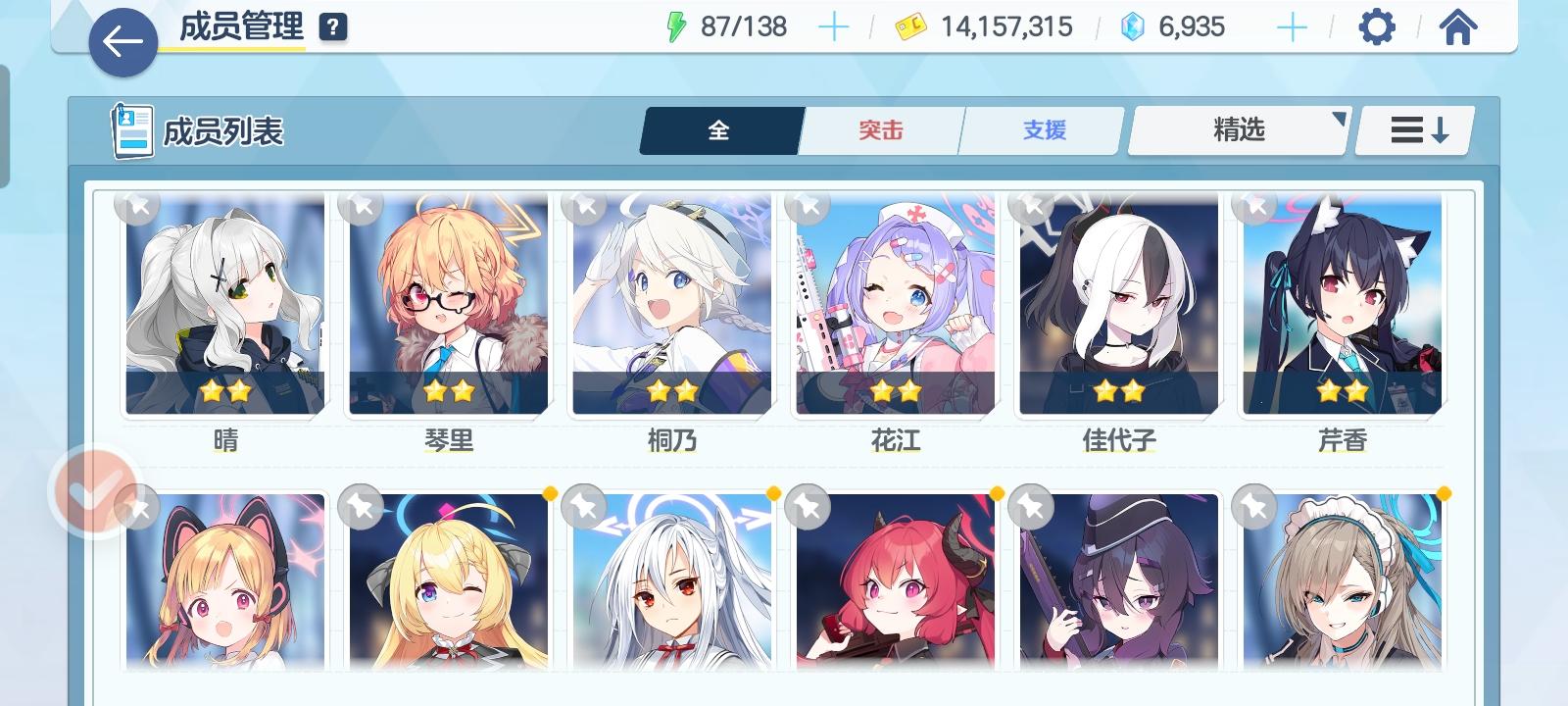Click the plus button beside the energy counter

click(x=834, y=26)
